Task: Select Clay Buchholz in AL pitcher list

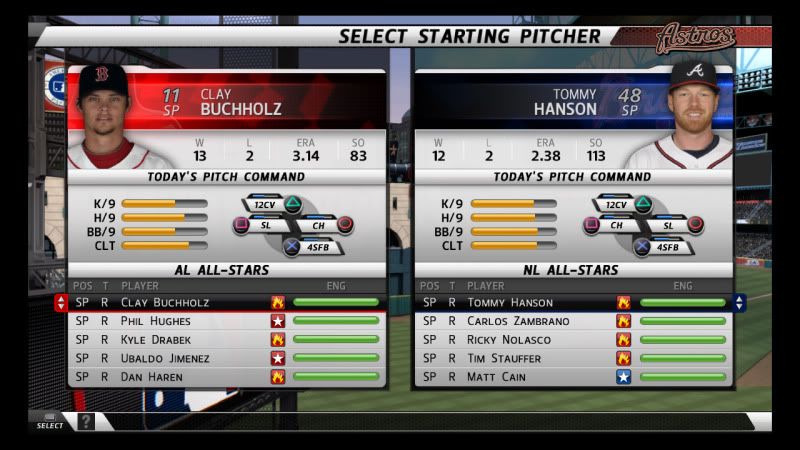Action: pyautogui.click(x=165, y=302)
